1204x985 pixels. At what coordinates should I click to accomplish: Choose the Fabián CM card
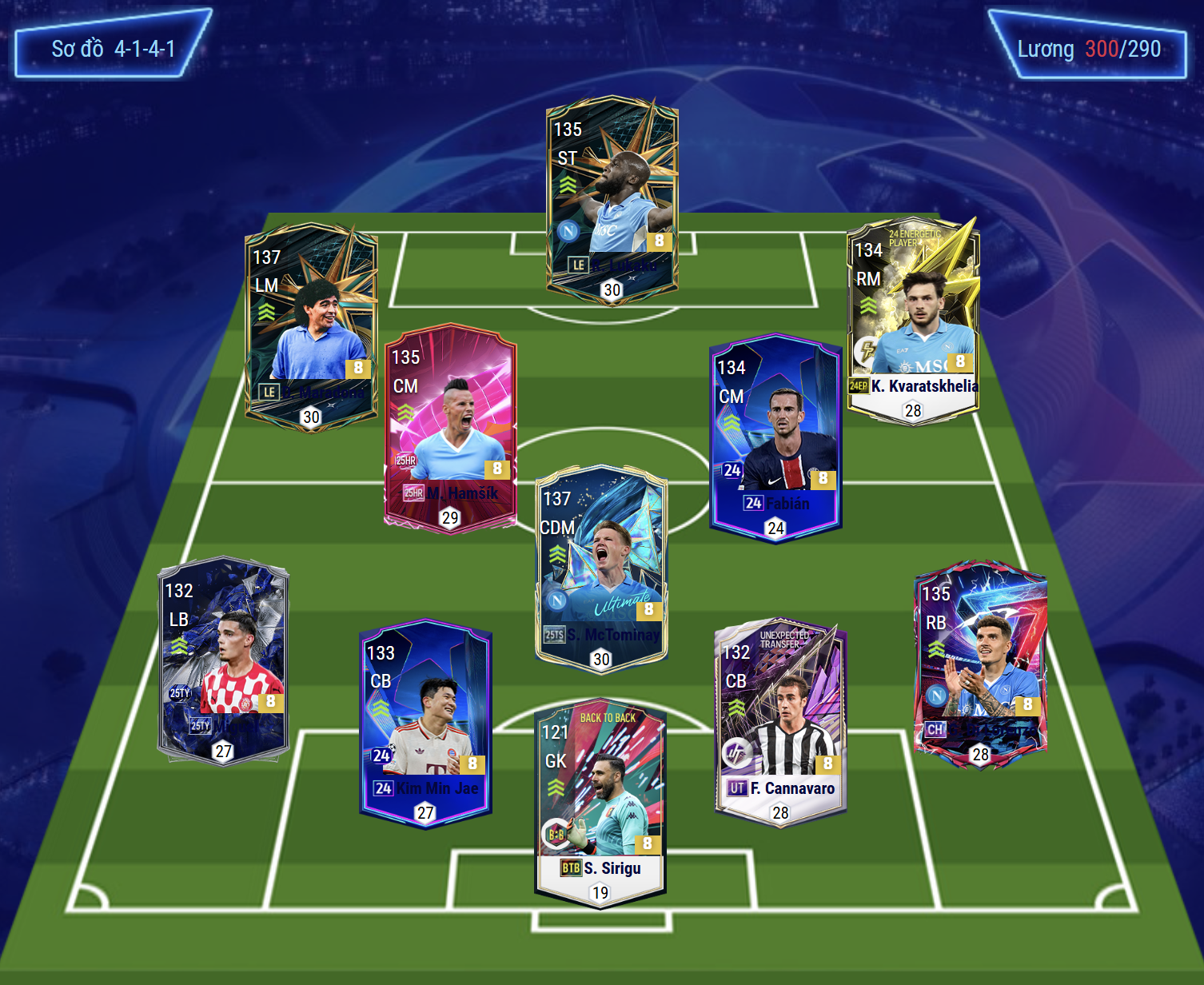coord(775,438)
